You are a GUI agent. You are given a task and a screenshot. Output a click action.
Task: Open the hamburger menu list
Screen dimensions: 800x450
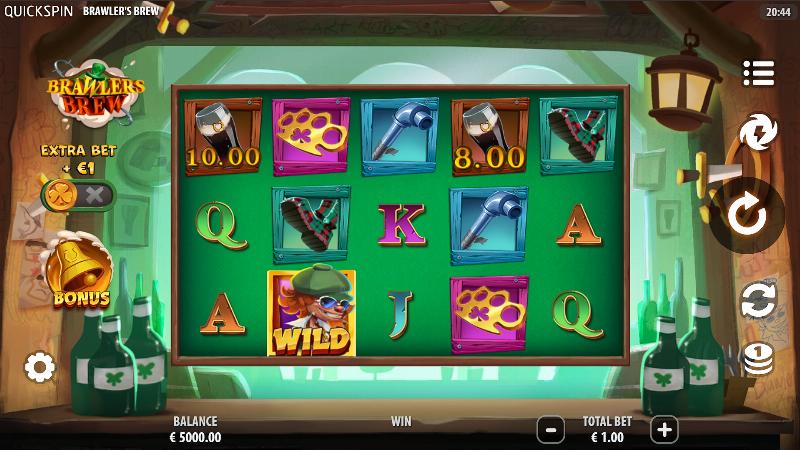[x=759, y=73]
